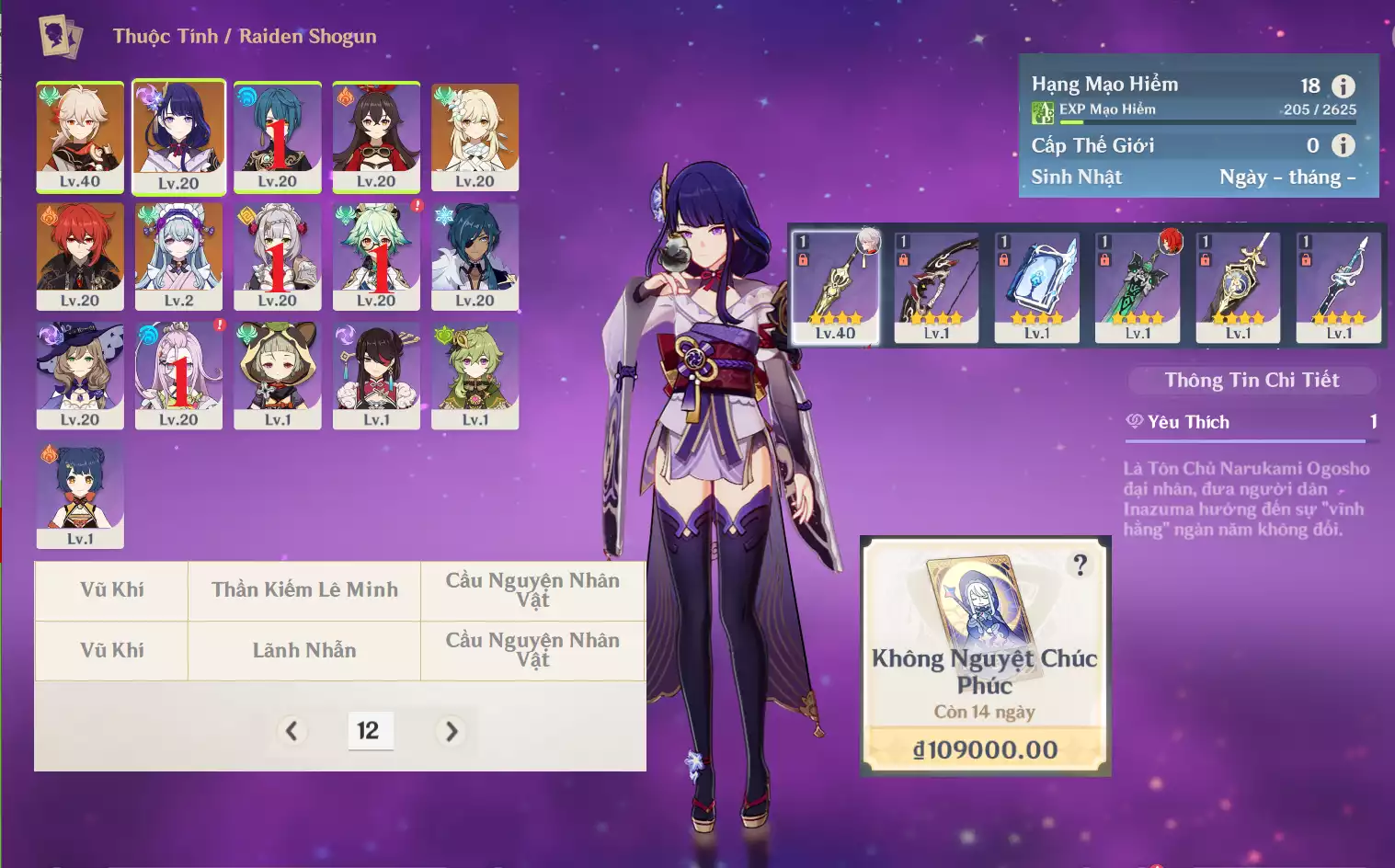Viewport: 1395px width, 868px height.
Task: Go to the previous page arrow
Action: coord(292,731)
